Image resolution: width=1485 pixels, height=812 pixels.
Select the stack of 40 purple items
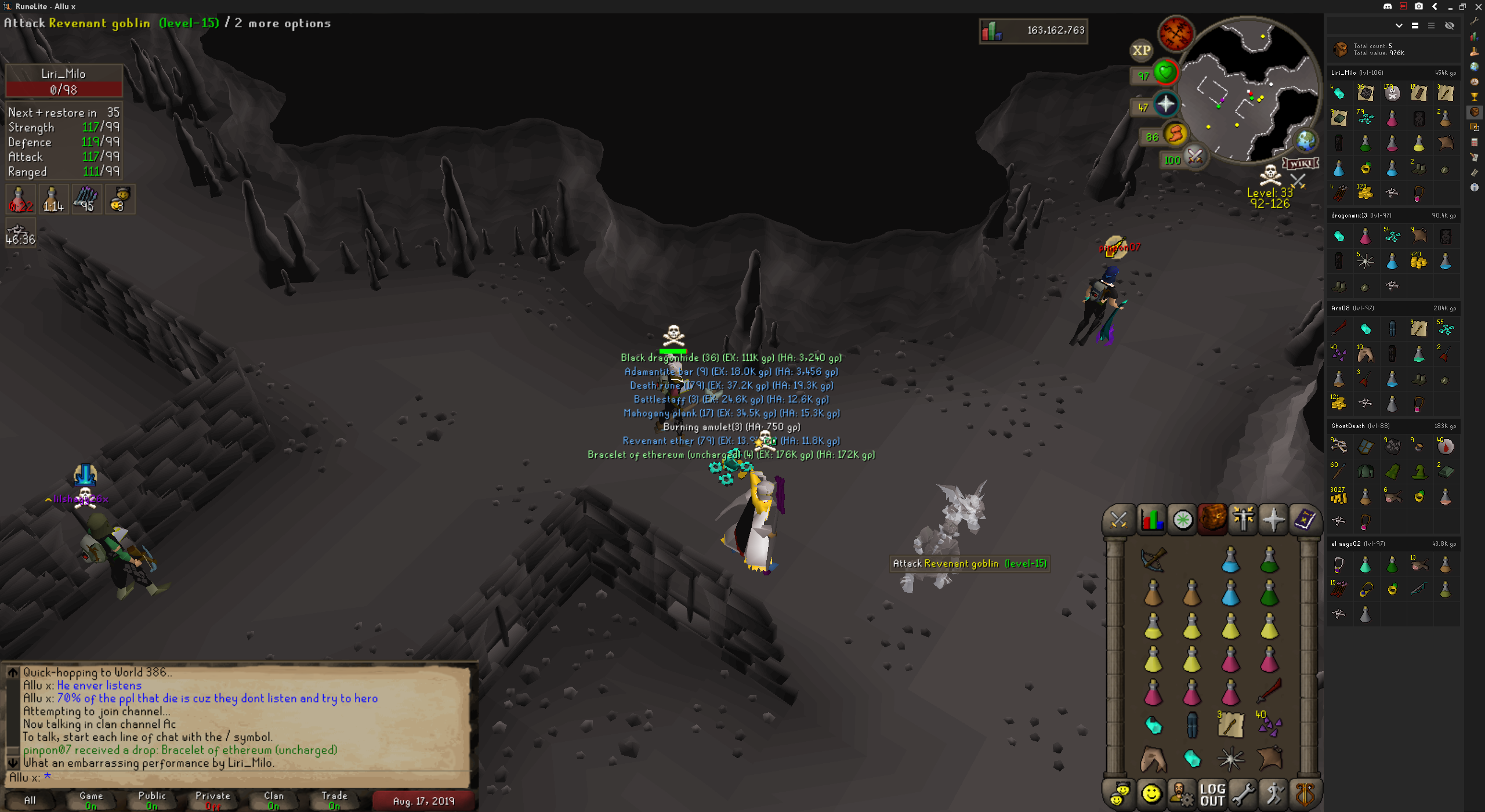point(1269,724)
